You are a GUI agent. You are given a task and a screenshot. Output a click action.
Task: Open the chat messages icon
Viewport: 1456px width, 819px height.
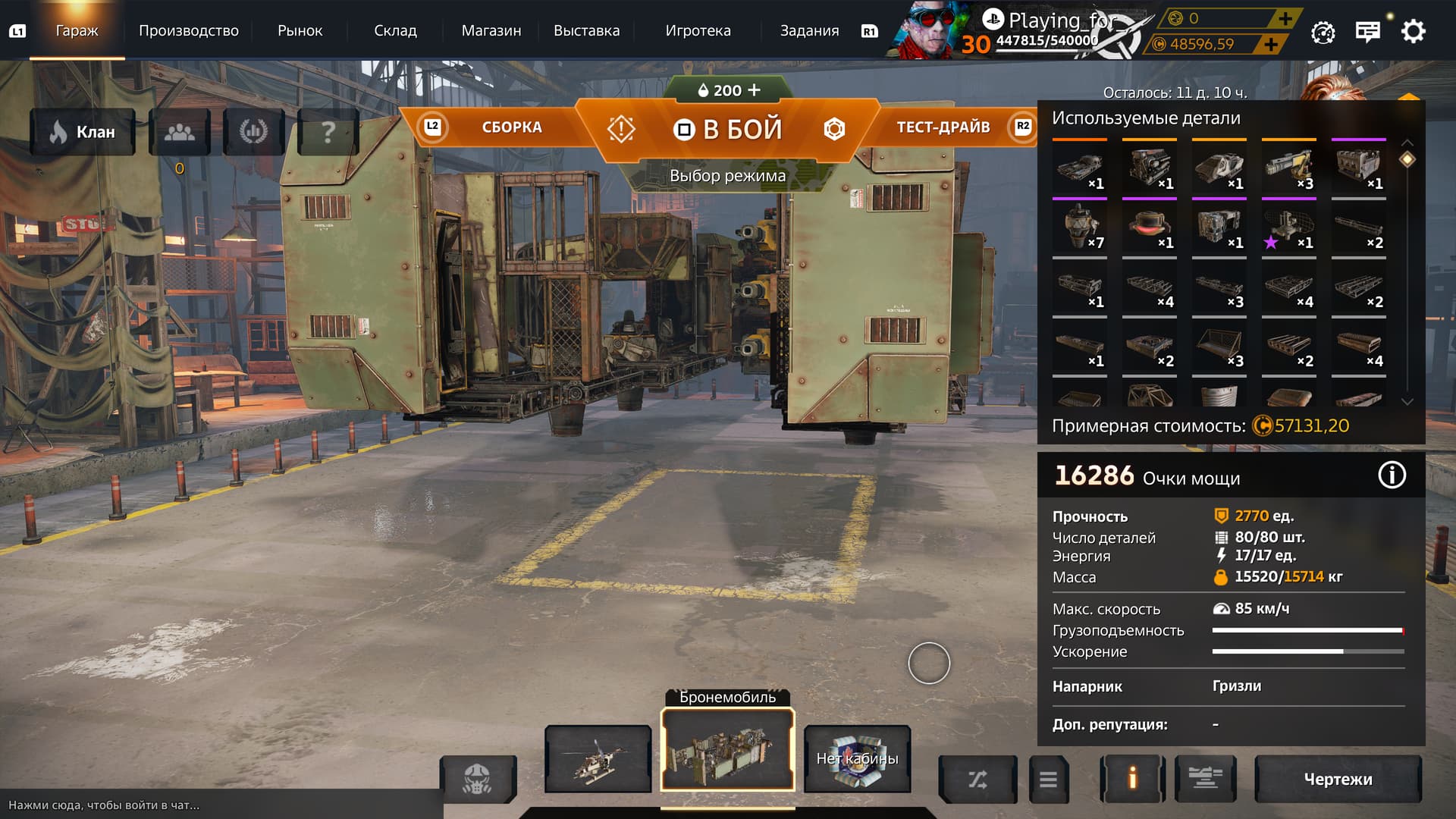coord(1367,32)
